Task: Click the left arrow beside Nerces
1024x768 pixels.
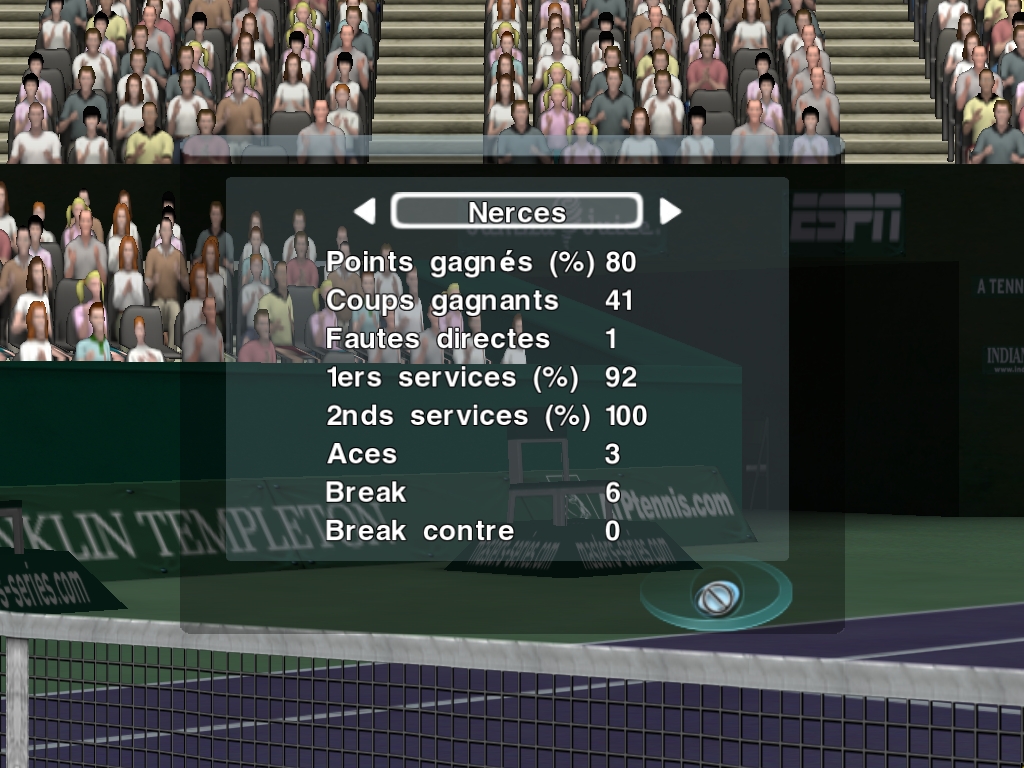Action: click(365, 211)
